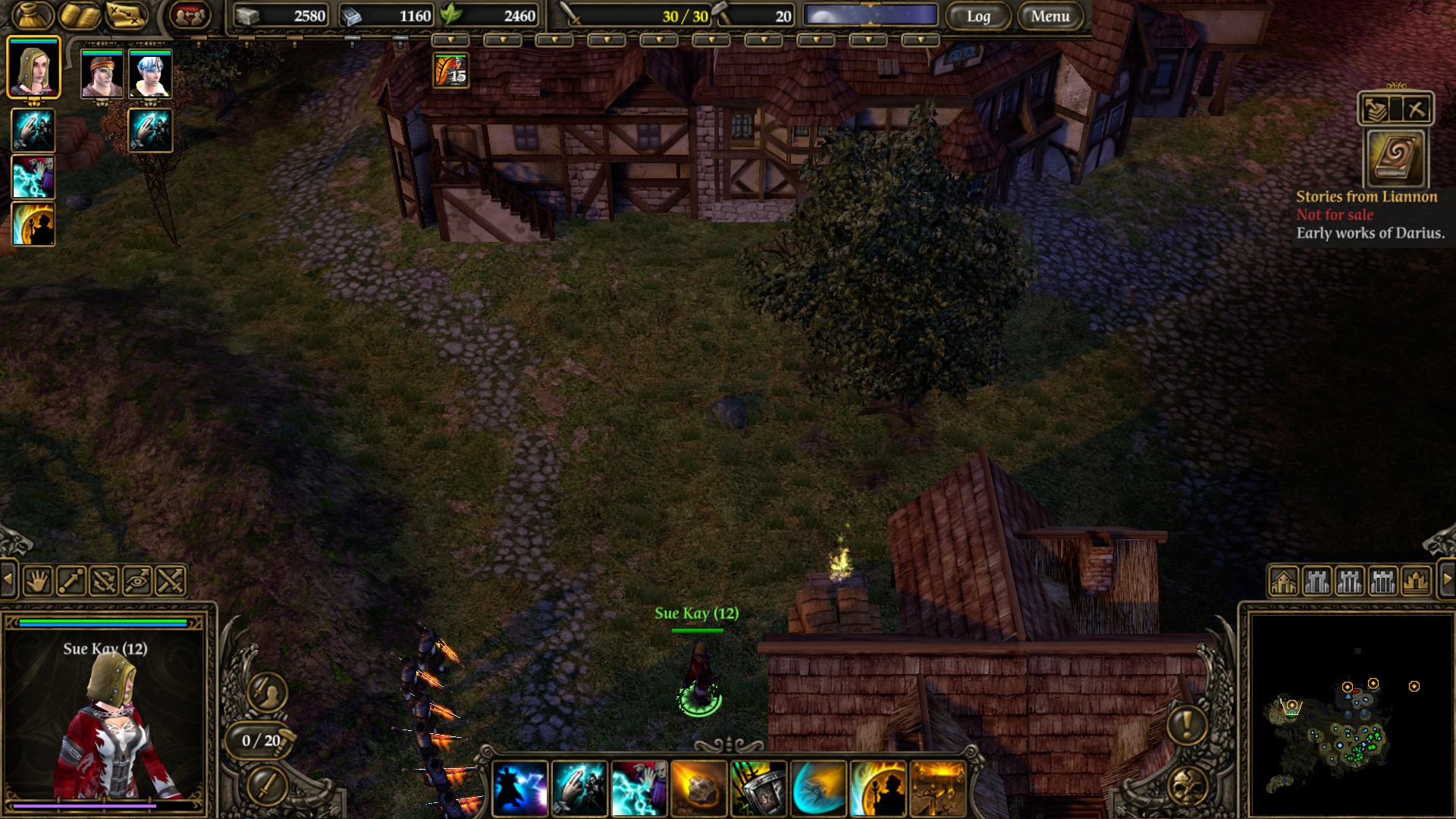Open the world map scroll icon

126,15
